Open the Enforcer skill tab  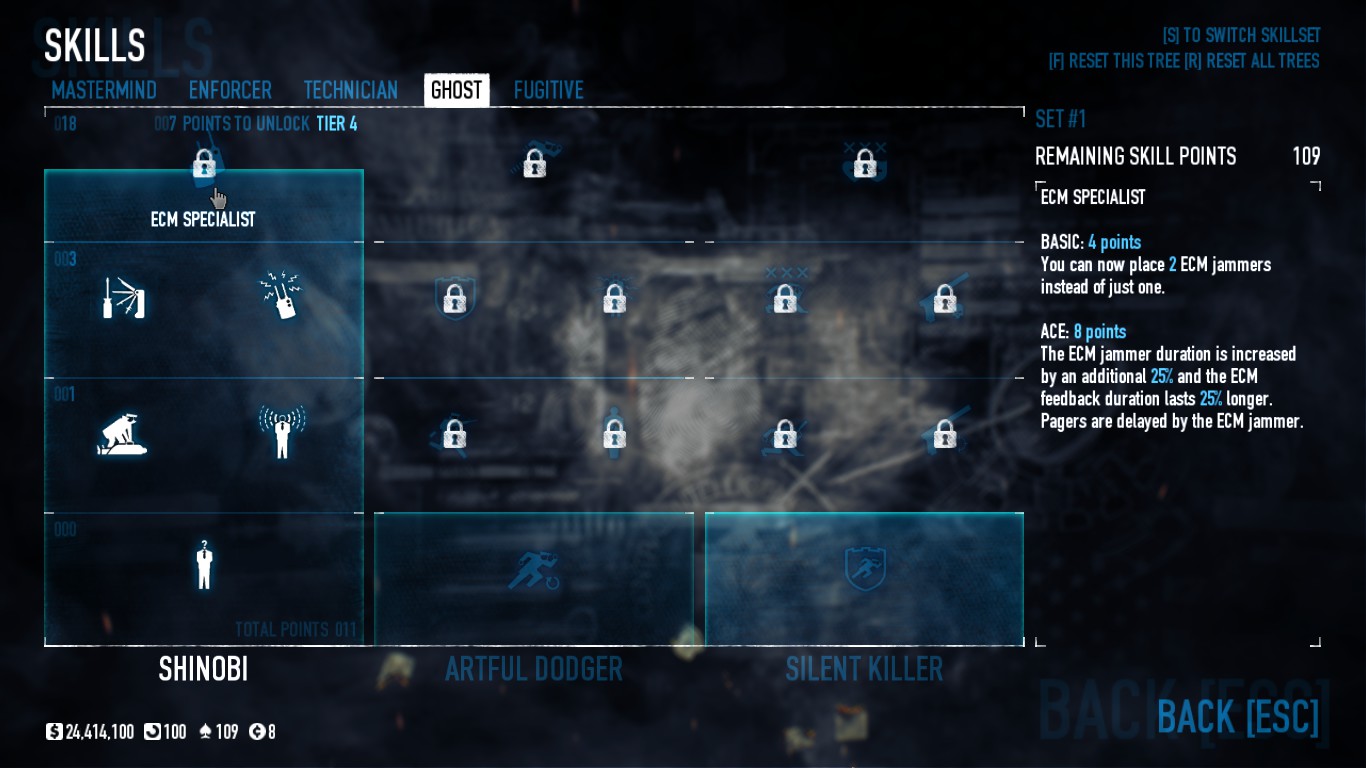click(x=230, y=91)
